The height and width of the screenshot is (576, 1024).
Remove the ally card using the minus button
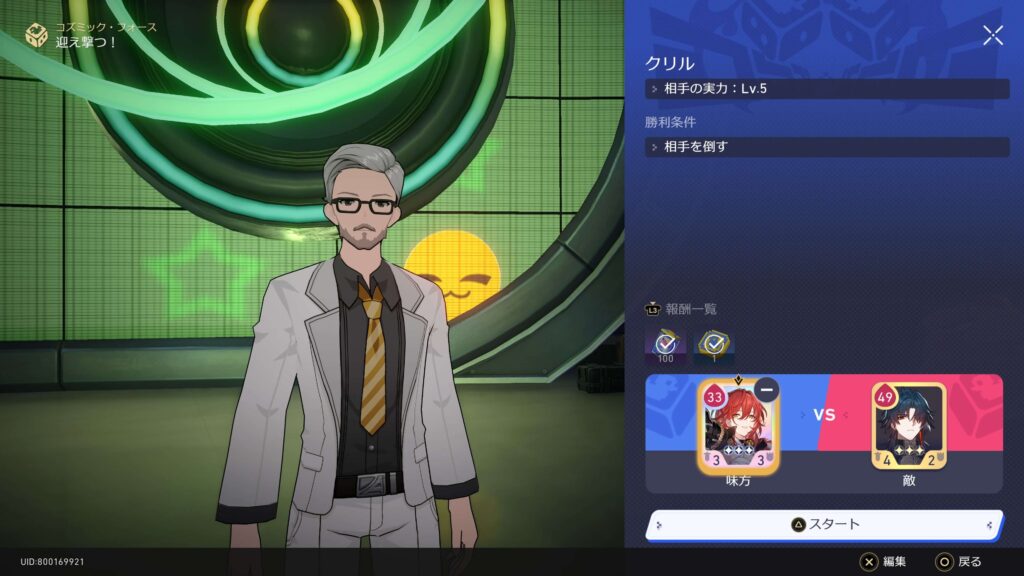click(x=767, y=390)
